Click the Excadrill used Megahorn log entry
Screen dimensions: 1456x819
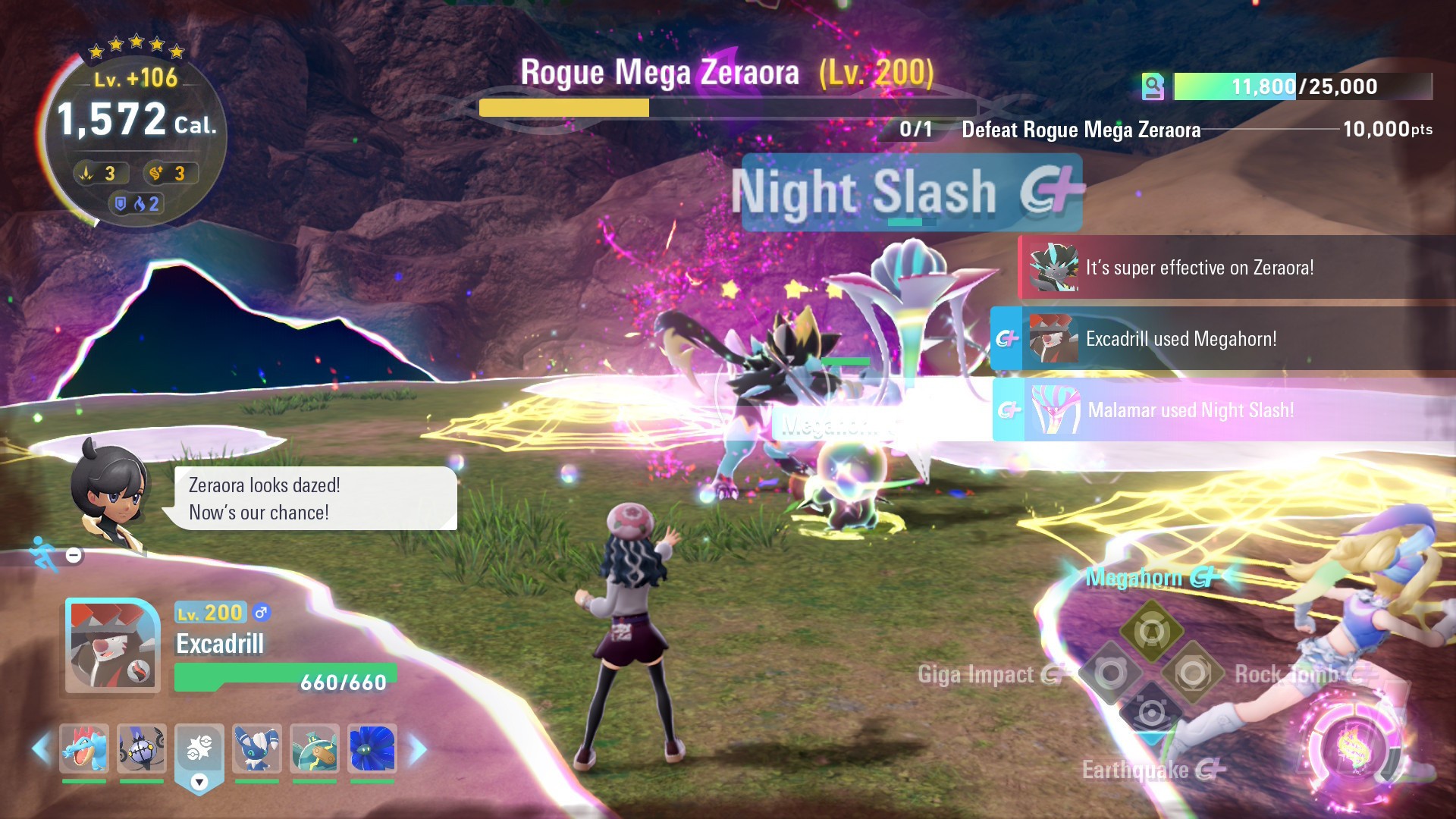click(1181, 339)
